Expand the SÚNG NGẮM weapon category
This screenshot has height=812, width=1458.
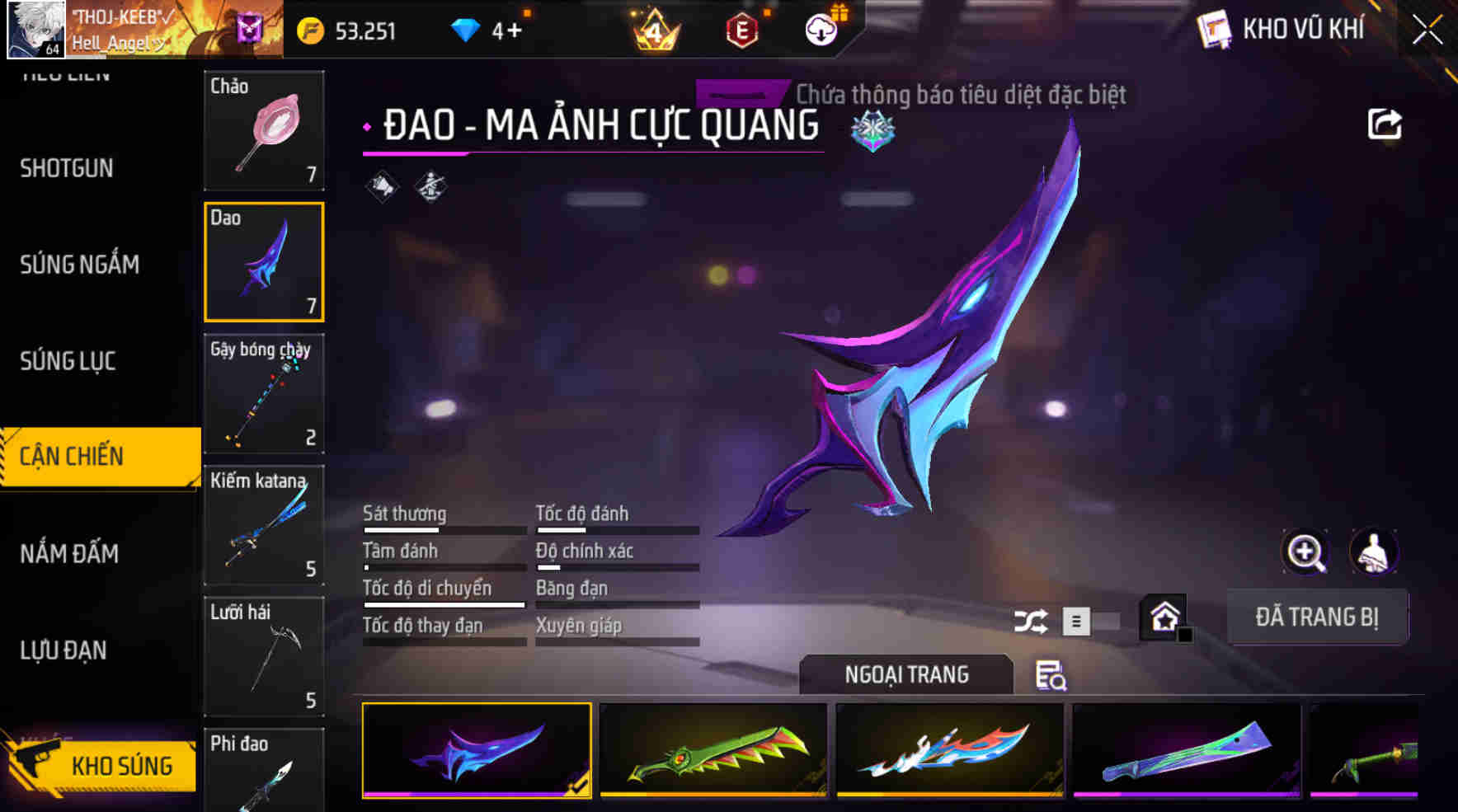tap(79, 265)
